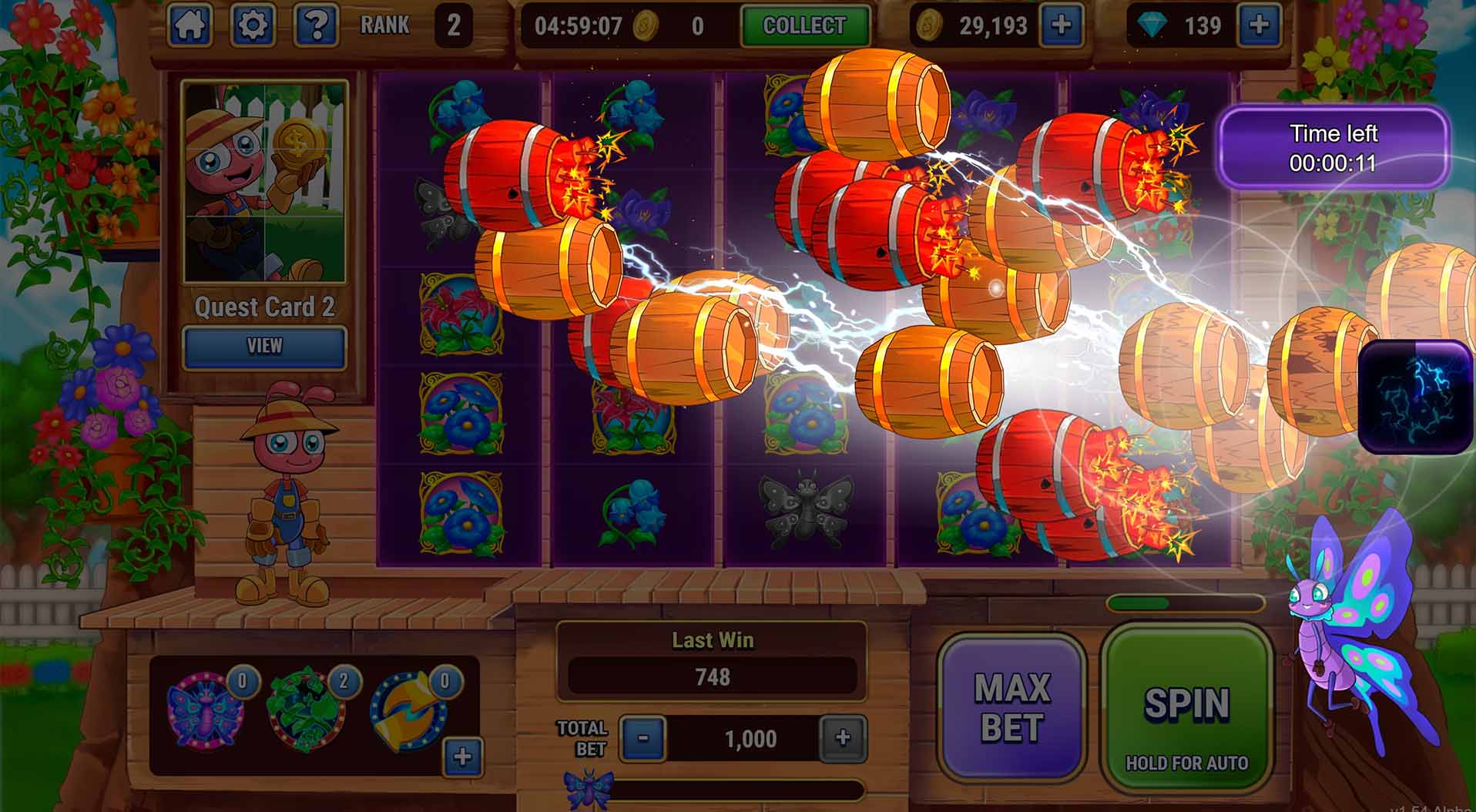Screen dimensions: 1476x812
Task: Buy more diamonds via the gems plus icon
Action: [1259, 25]
